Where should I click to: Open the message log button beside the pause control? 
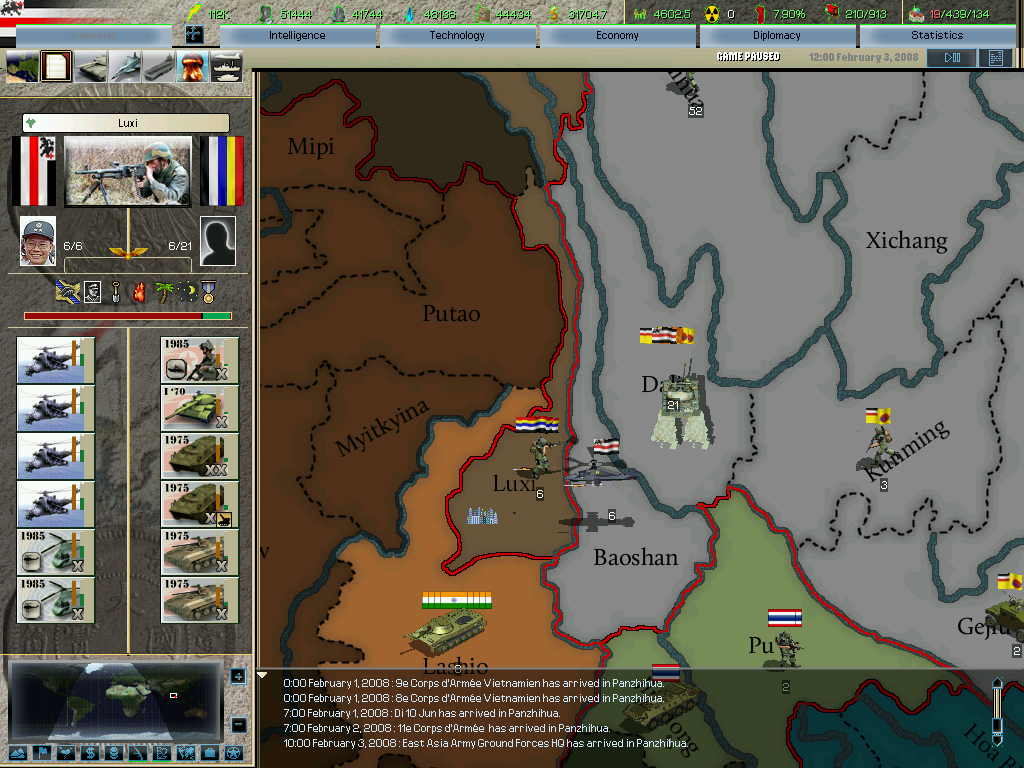[x=995, y=58]
